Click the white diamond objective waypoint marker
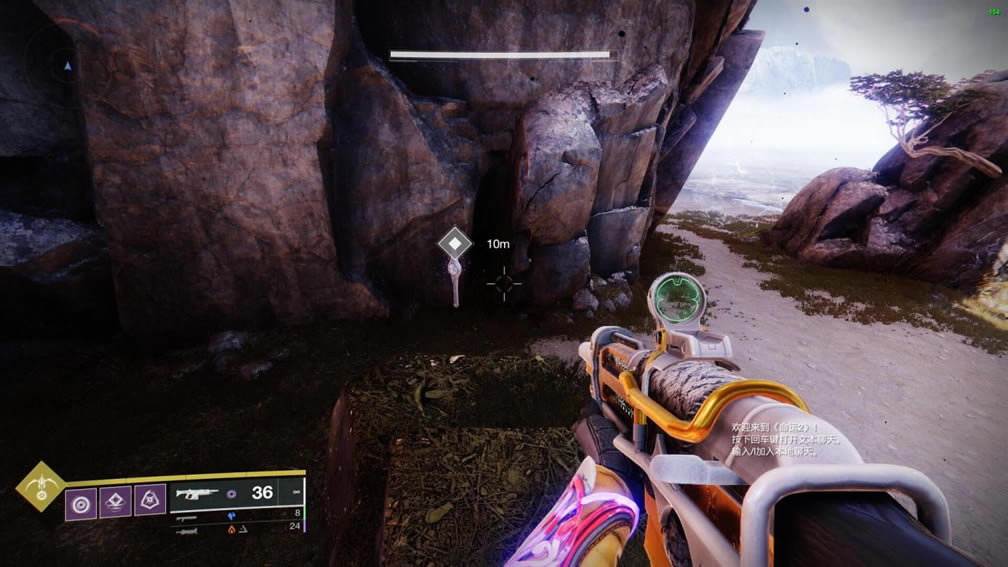The height and width of the screenshot is (567, 1008). (456, 244)
